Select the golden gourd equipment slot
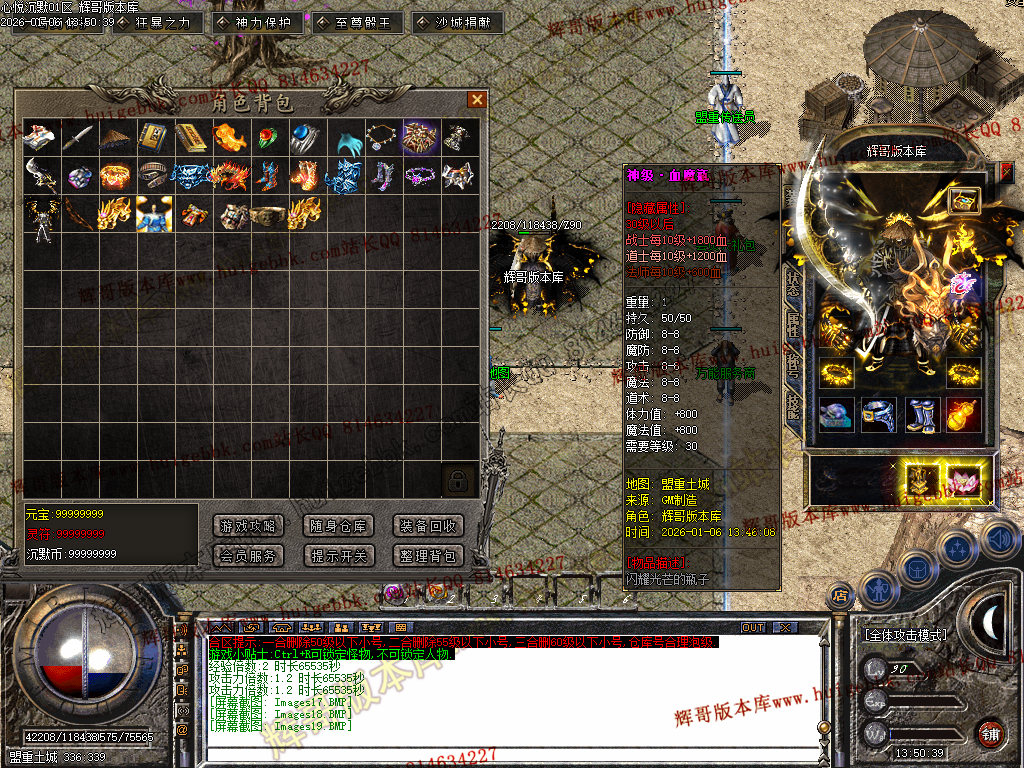 [964, 415]
